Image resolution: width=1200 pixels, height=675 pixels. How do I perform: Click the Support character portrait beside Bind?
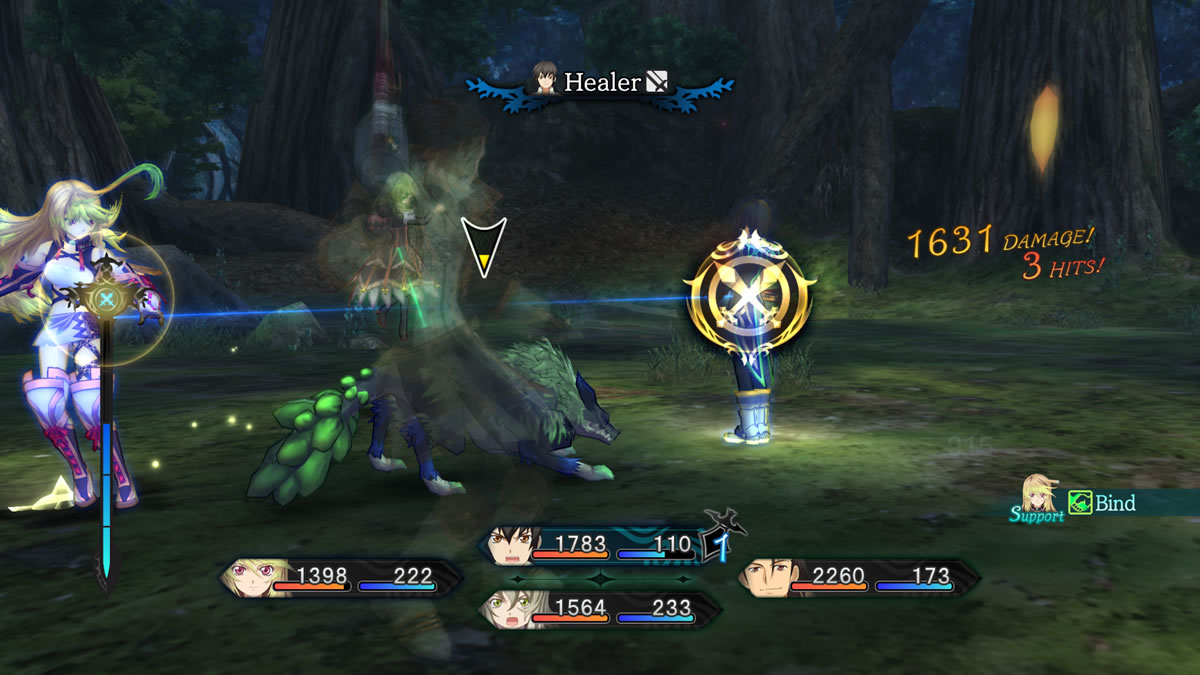(1040, 494)
